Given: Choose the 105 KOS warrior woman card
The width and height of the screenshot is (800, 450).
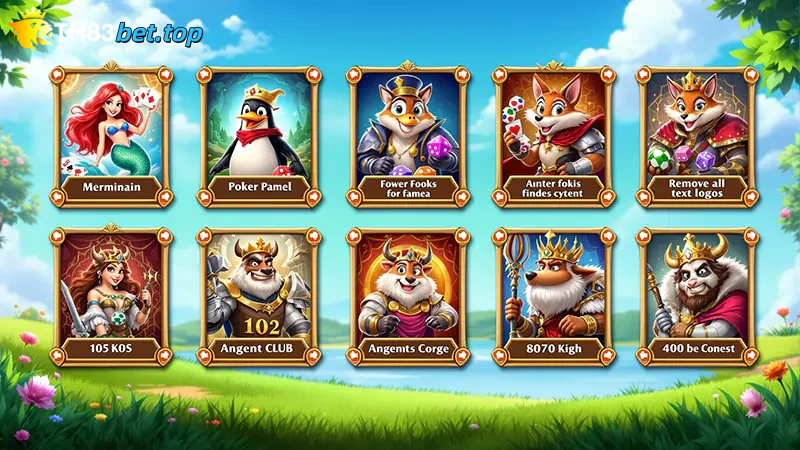Looking at the screenshot, I should click(x=112, y=297).
